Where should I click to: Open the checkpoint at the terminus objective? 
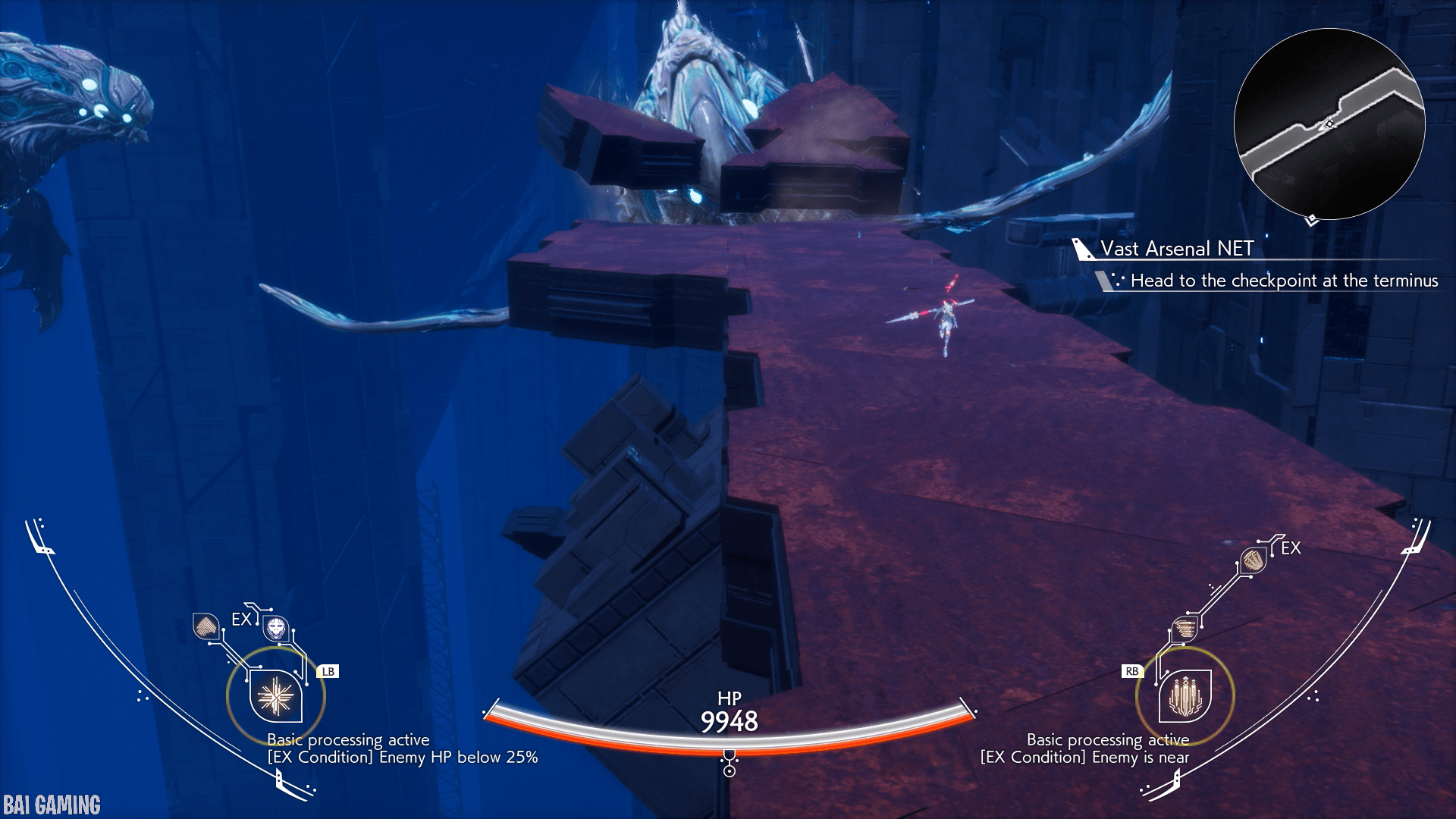pos(1283,281)
